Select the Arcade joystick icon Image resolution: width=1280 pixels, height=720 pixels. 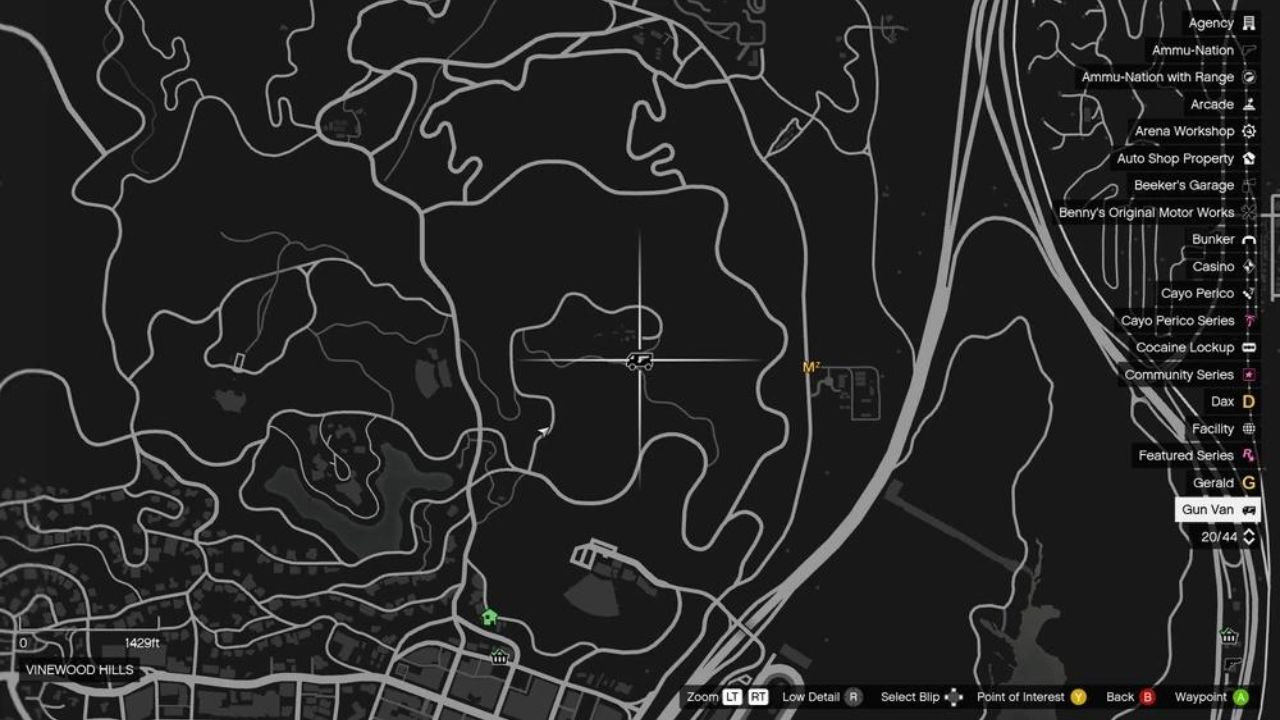tap(1247, 104)
